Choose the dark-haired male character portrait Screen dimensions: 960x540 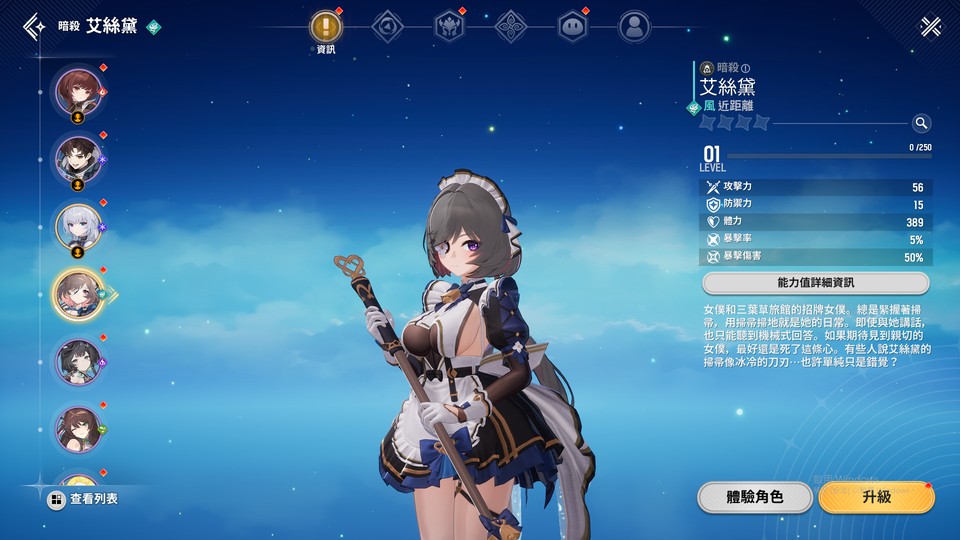tap(77, 158)
